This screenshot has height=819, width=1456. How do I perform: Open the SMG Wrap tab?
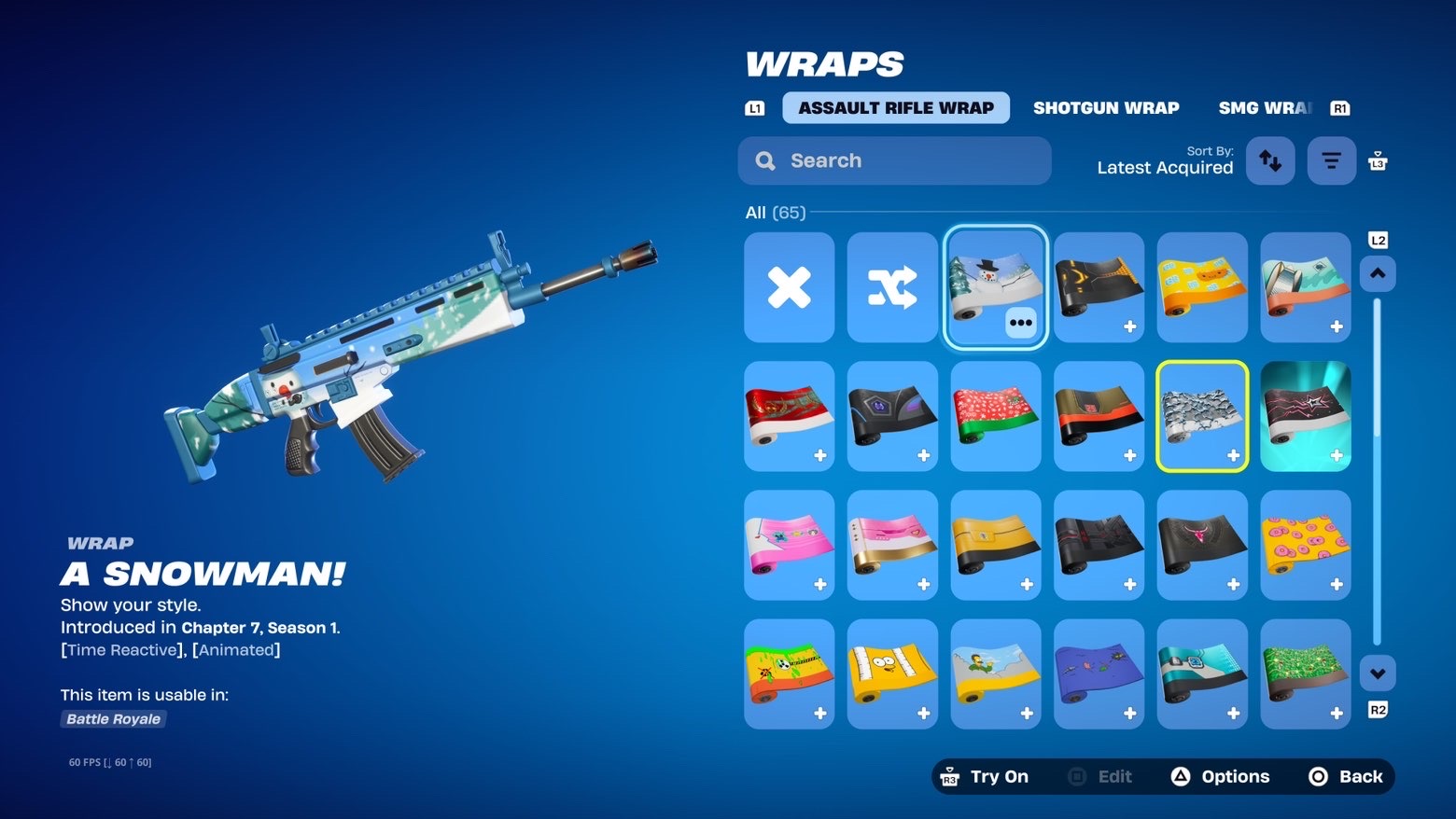[x=1264, y=108]
